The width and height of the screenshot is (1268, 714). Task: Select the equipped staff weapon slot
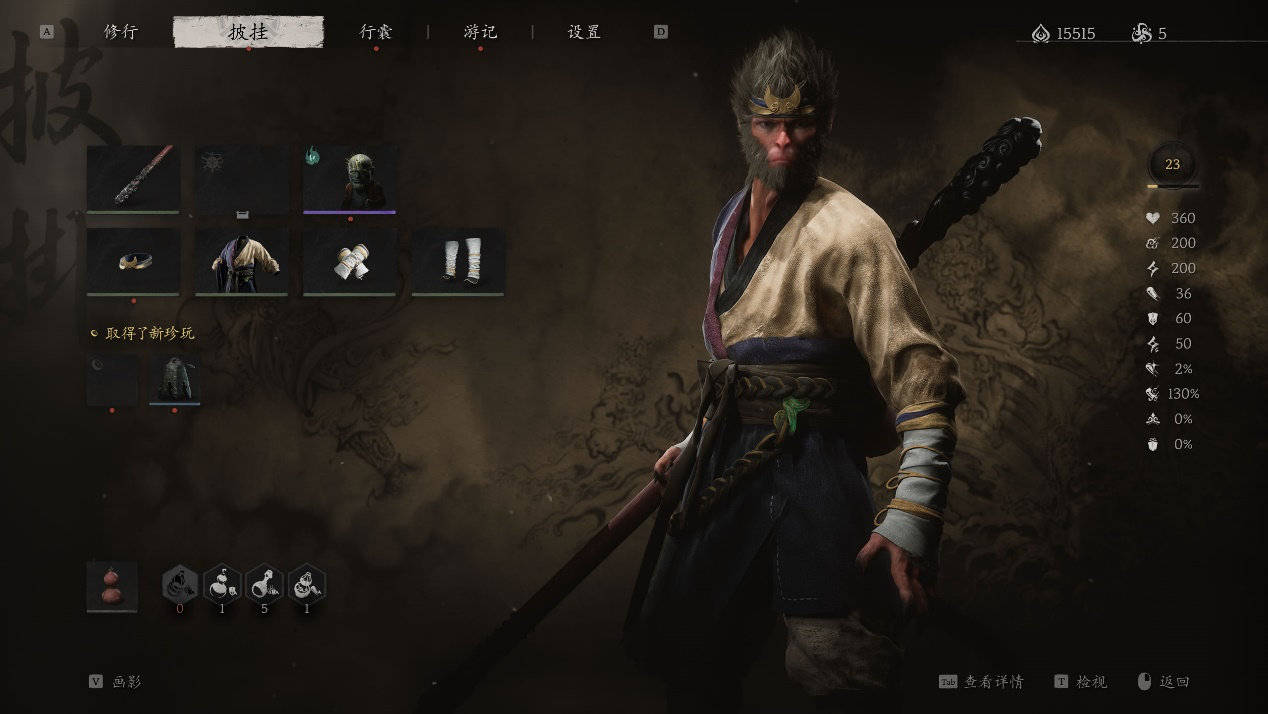133,178
